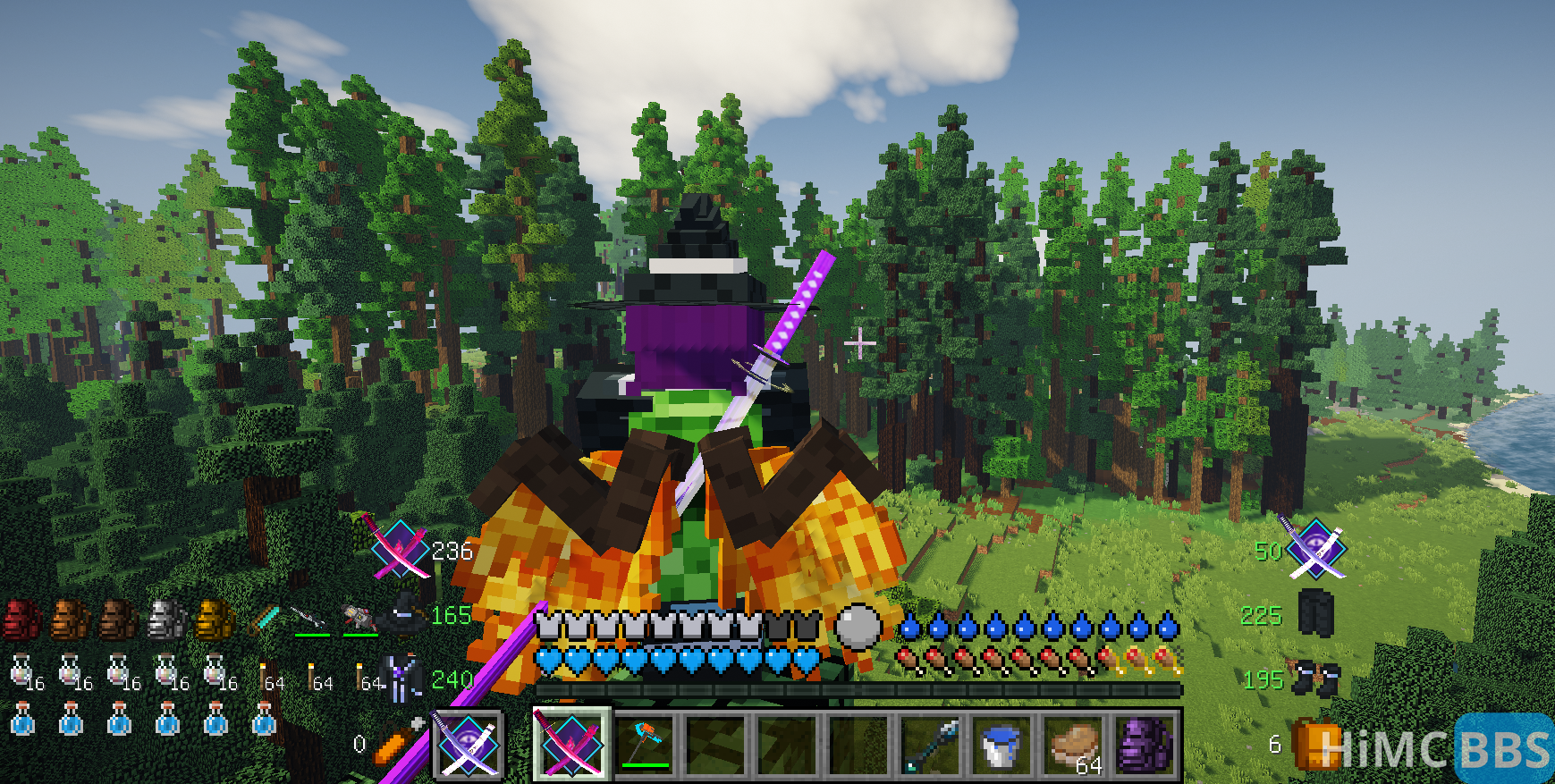Click the offhand white katanas slot
Screen dimensions: 1555x784
click(469, 744)
